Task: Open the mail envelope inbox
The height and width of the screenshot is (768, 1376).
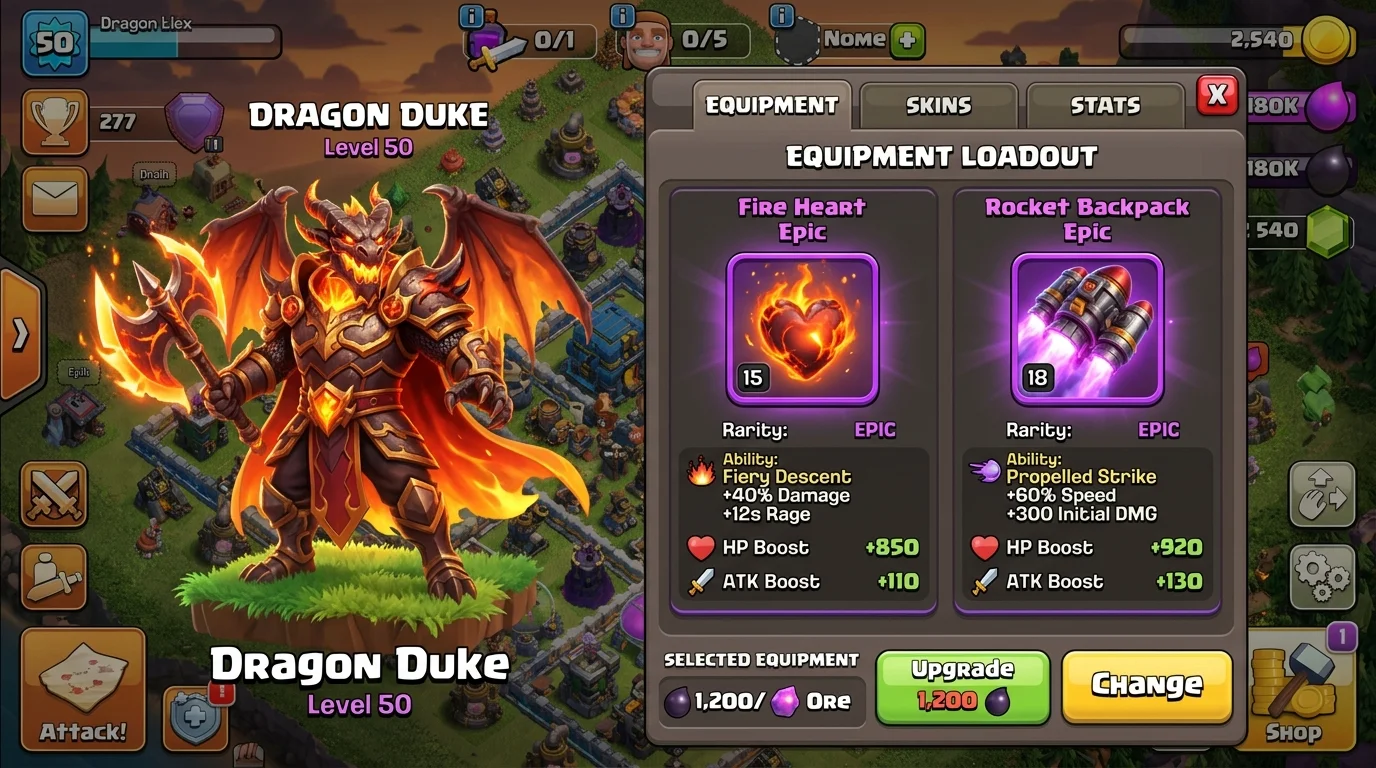Action: click(55, 199)
